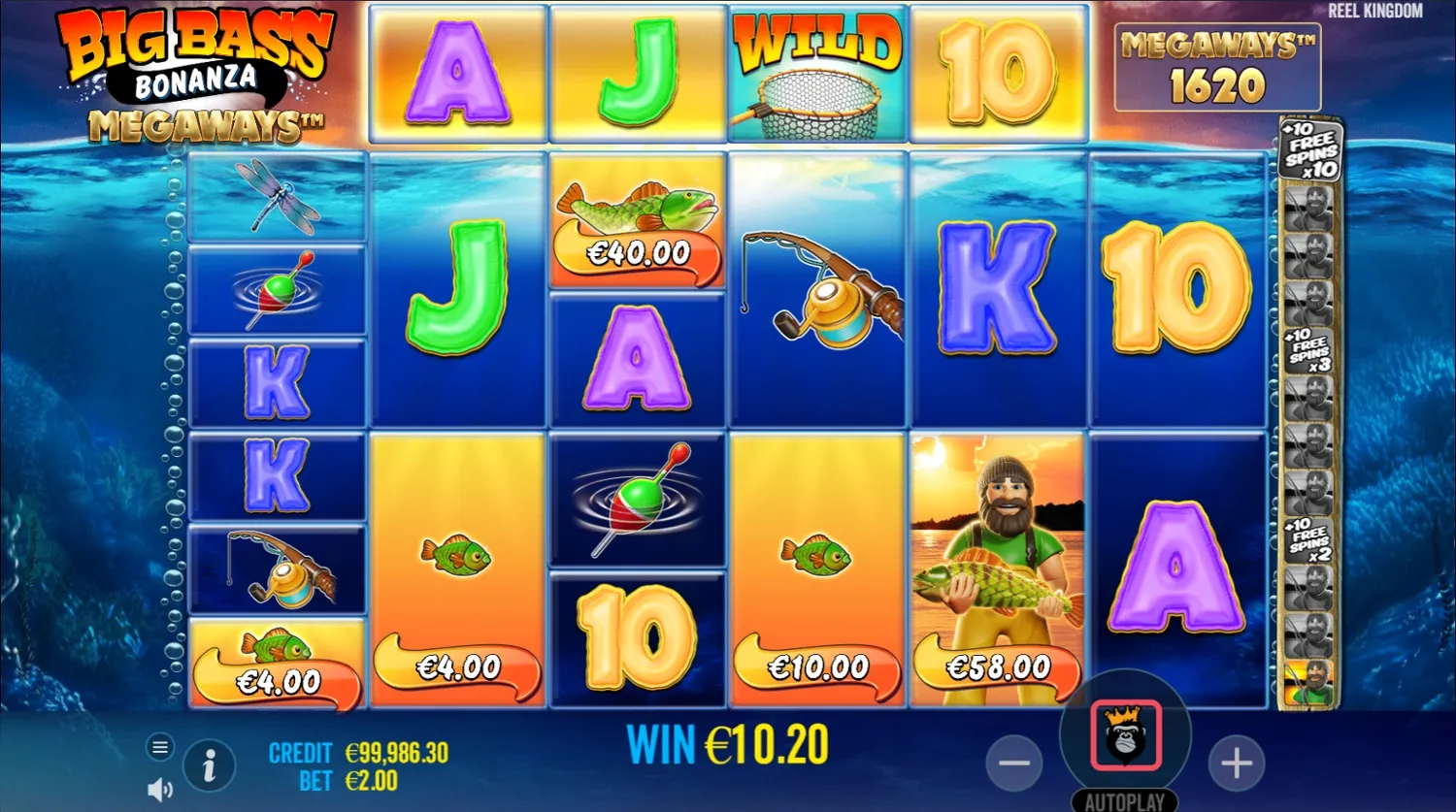Click the €58.00 money fish symbol
Viewport: 1456px width, 812px height.
(997, 666)
